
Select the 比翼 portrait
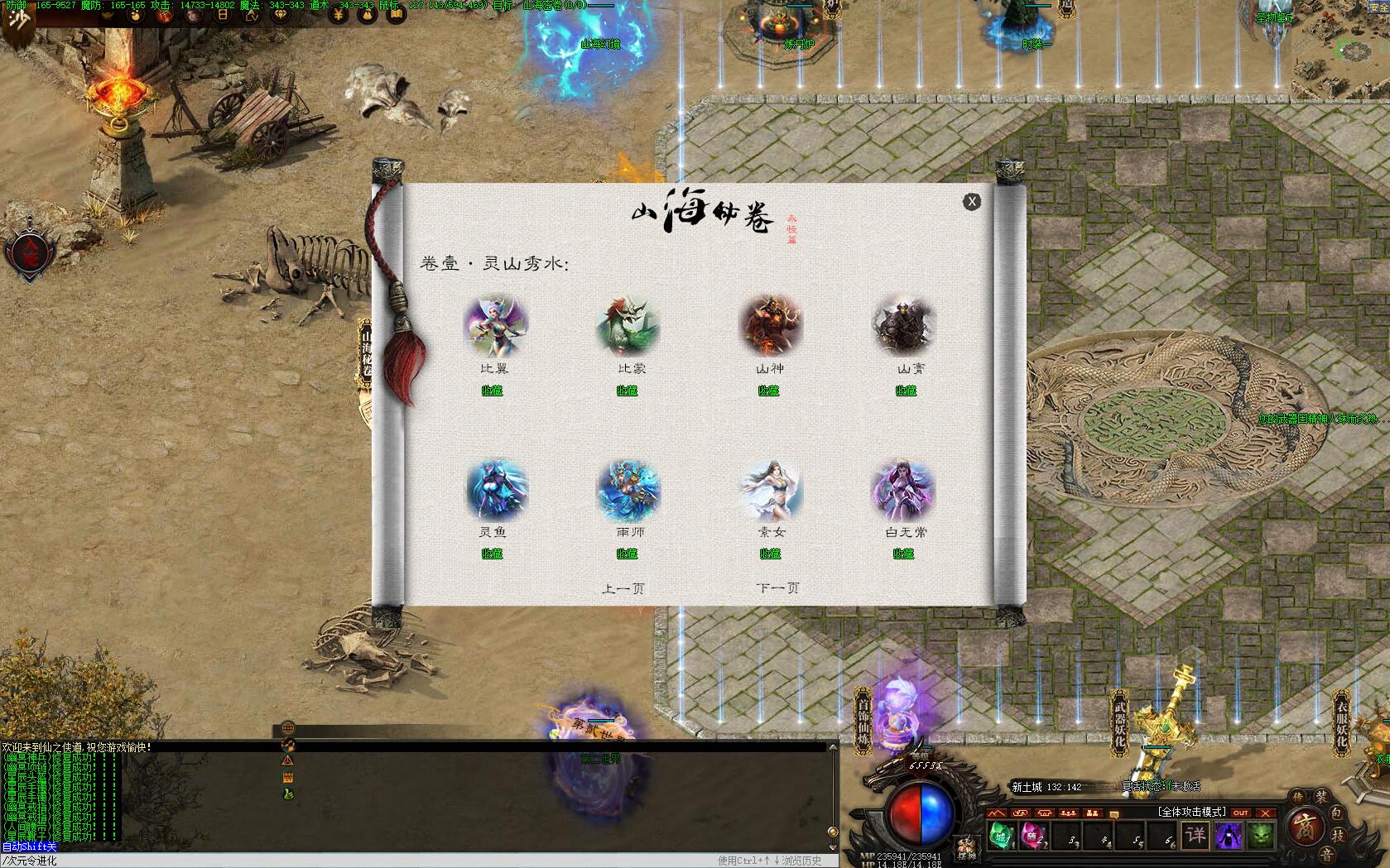[x=495, y=326]
